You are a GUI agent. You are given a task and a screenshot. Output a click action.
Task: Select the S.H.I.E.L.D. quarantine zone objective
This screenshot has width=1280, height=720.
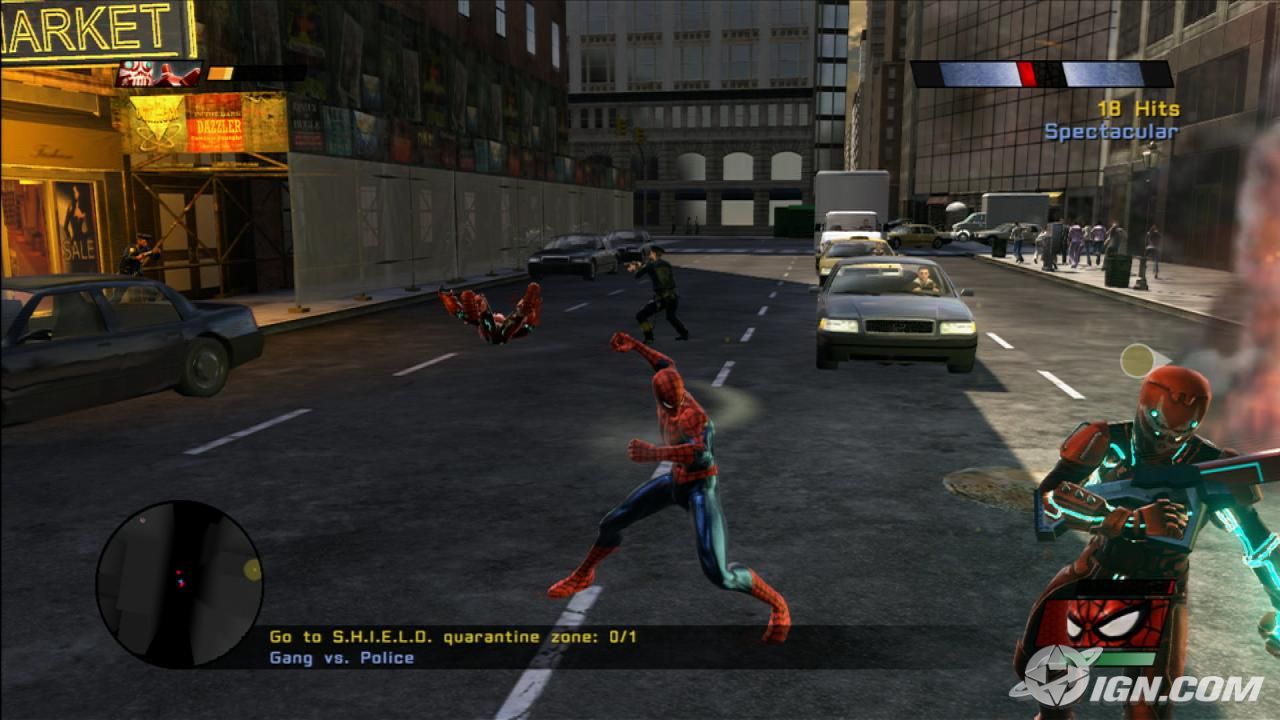point(453,636)
